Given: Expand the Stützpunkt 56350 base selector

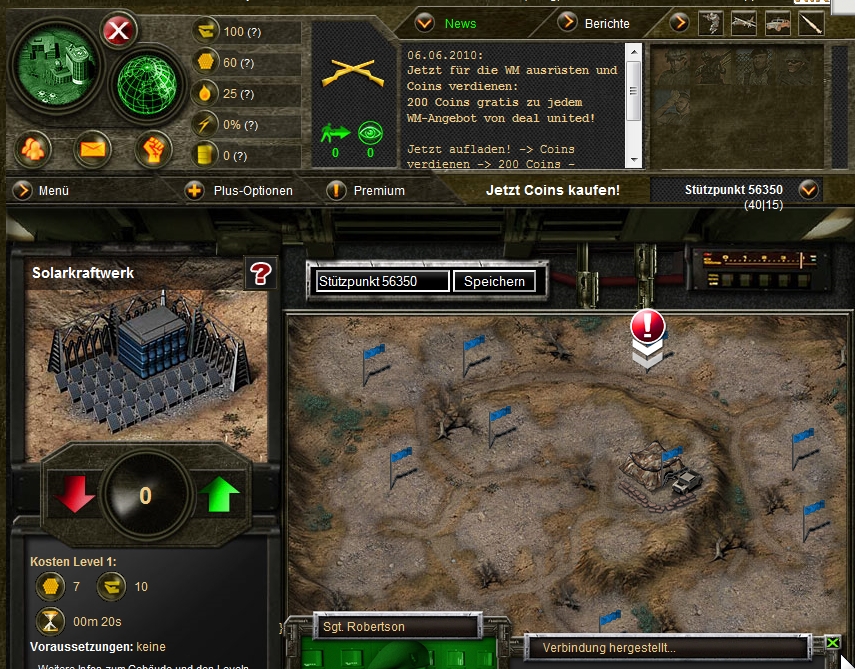Looking at the screenshot, I should coord(808,189).
